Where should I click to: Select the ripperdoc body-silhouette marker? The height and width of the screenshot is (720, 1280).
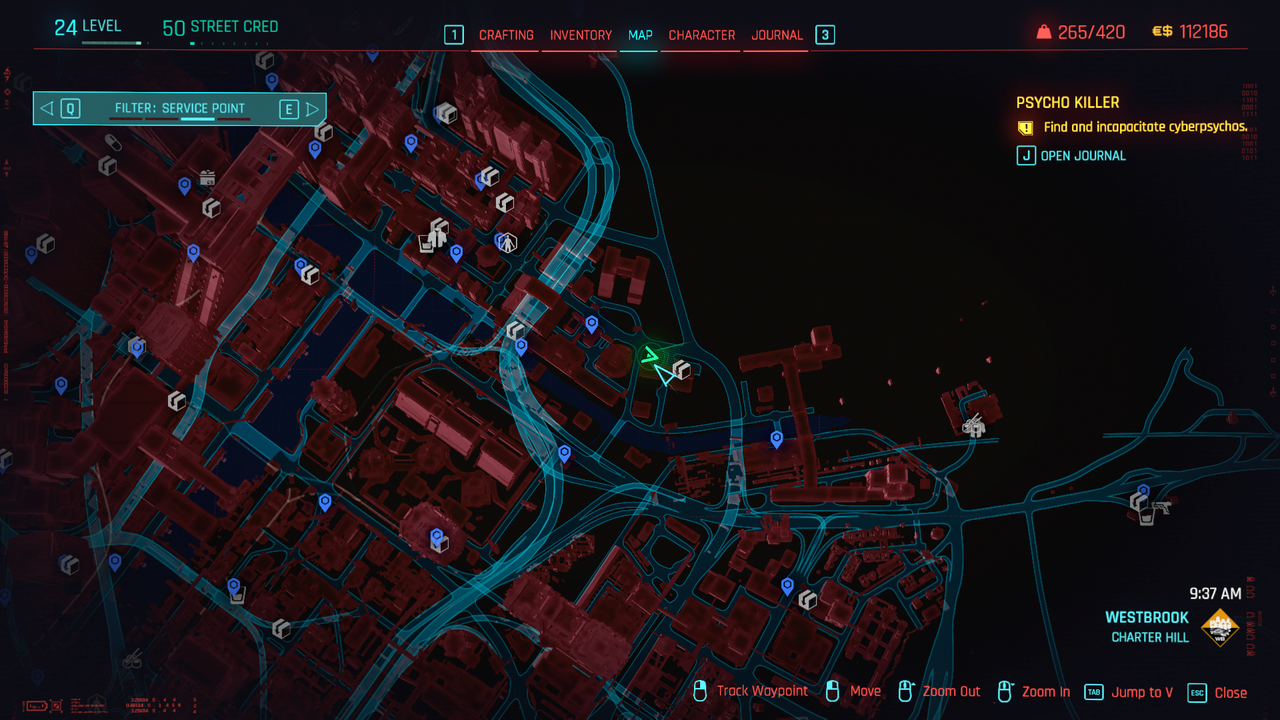[x=509, y=242]
